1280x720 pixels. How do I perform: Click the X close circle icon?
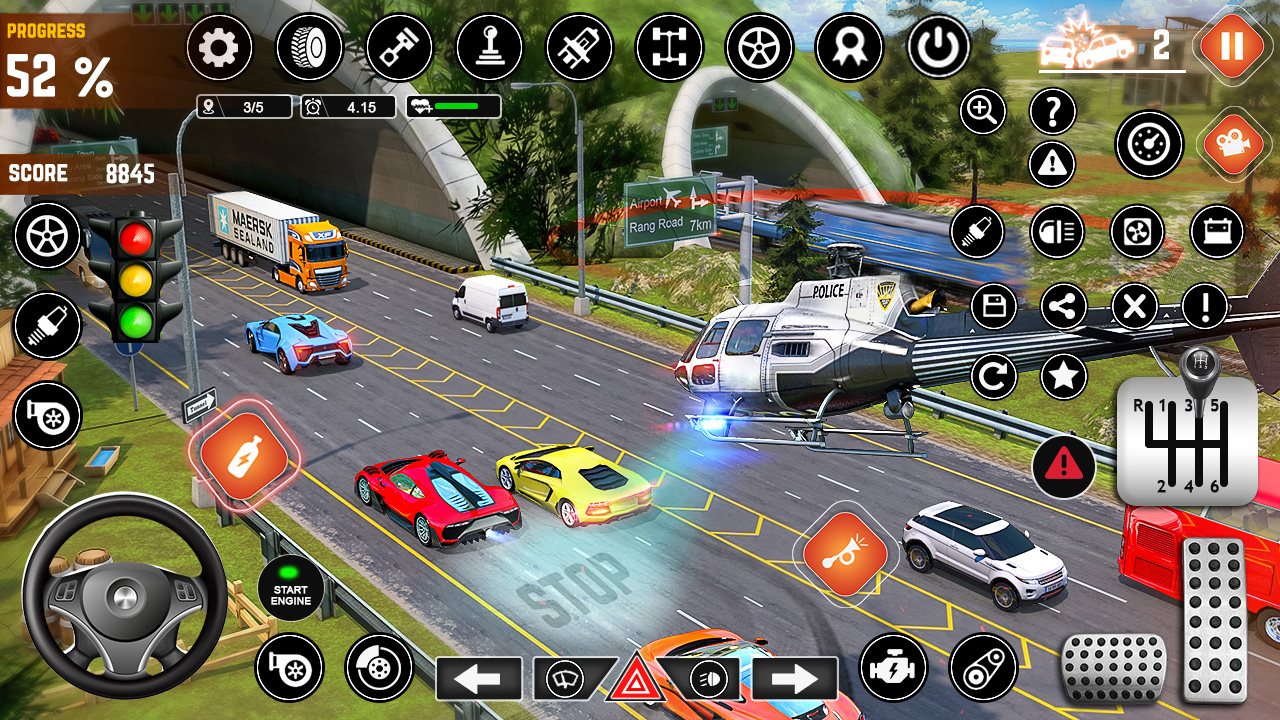click(1134, 307)
